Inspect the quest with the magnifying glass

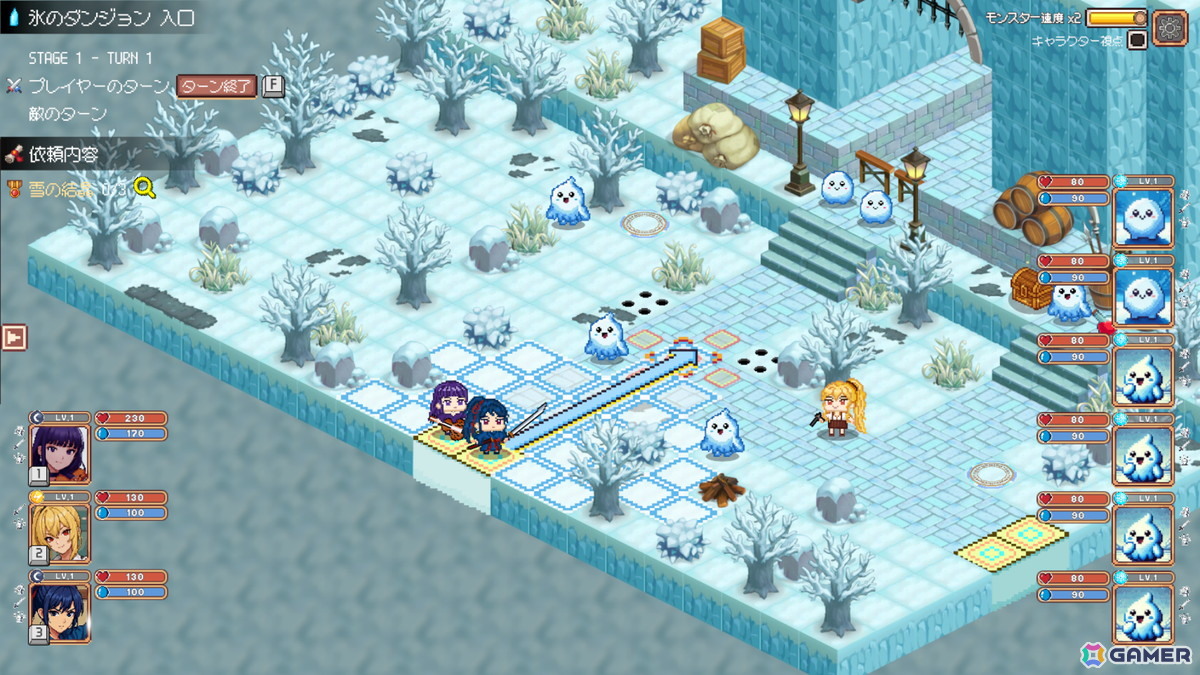(145, 188)
